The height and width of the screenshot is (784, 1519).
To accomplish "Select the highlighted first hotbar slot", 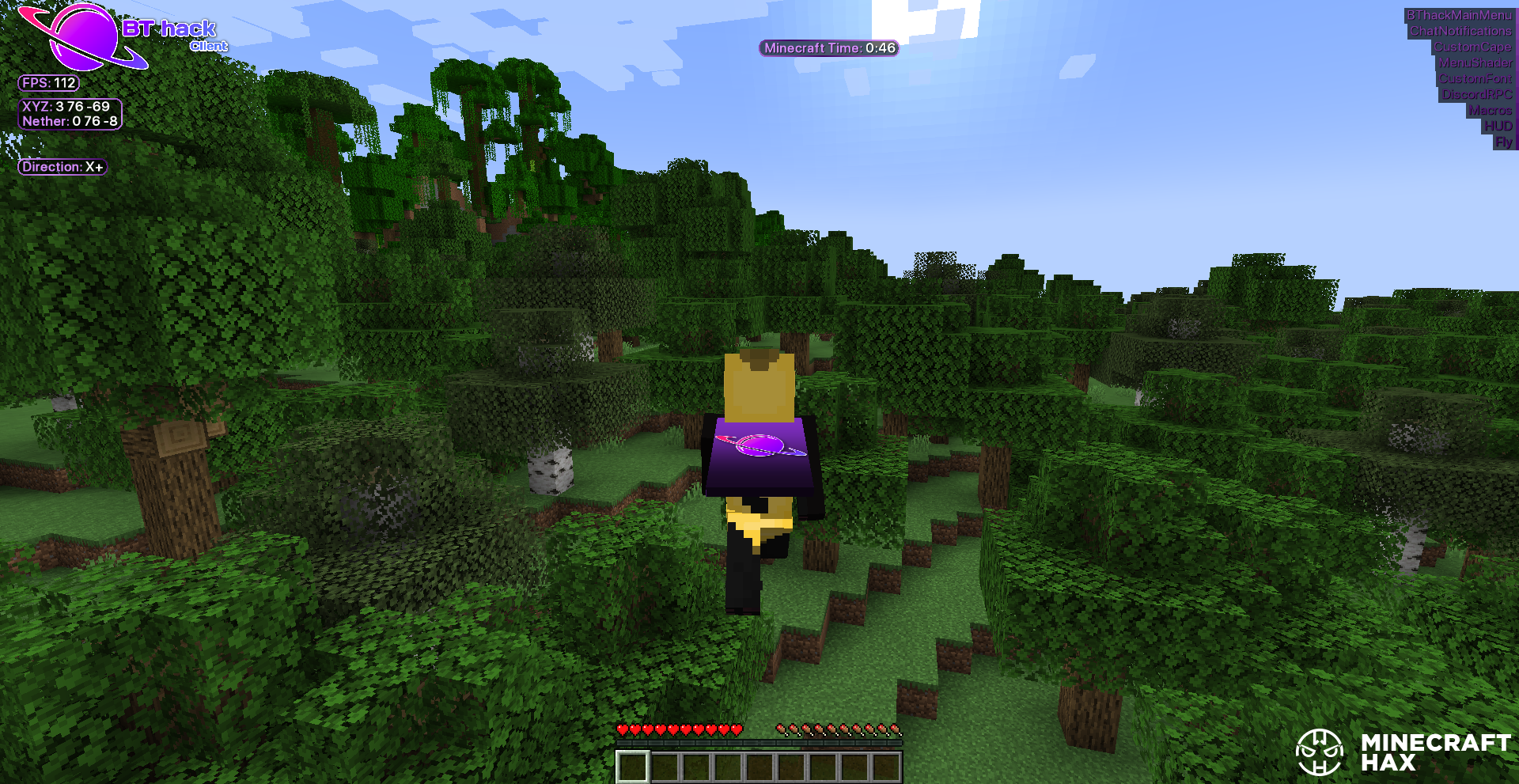I will pos(633,766).
